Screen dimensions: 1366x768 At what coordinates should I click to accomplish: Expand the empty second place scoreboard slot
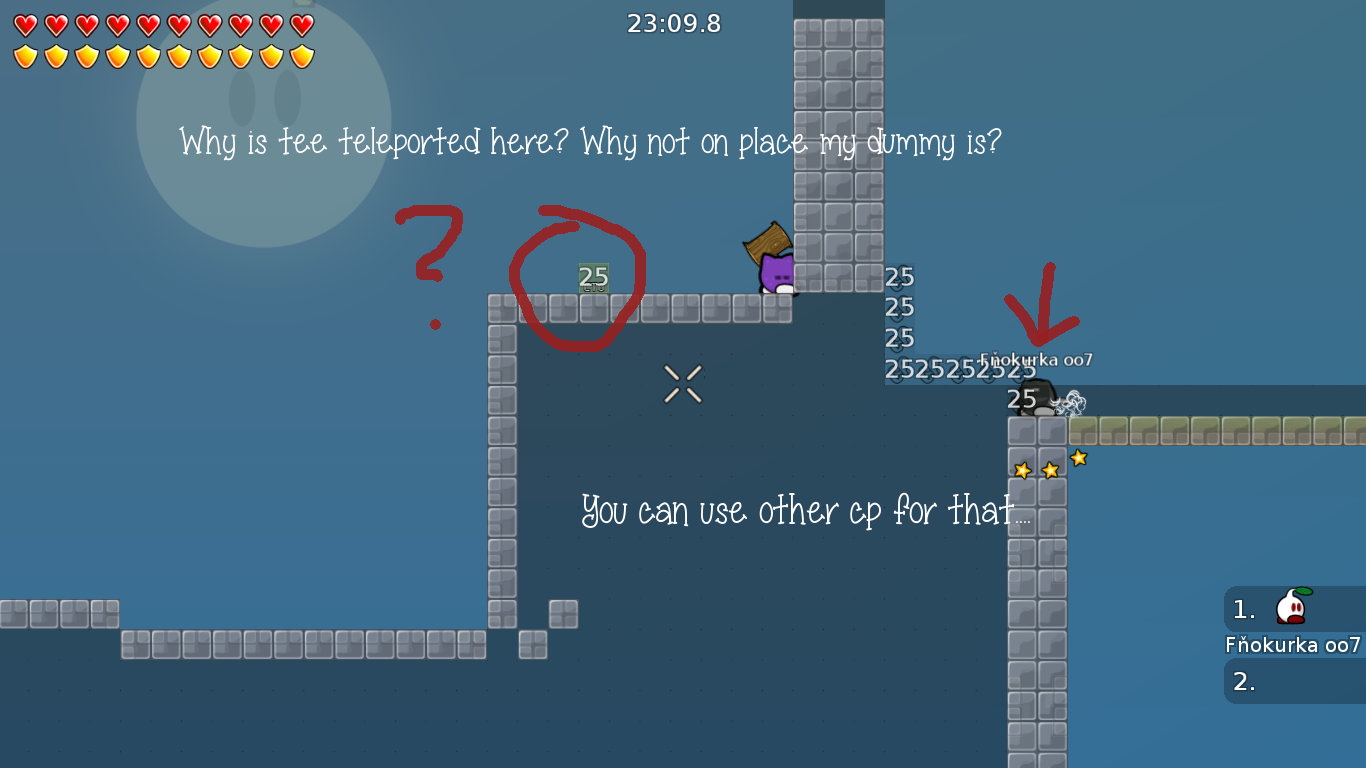(1290, 682)
